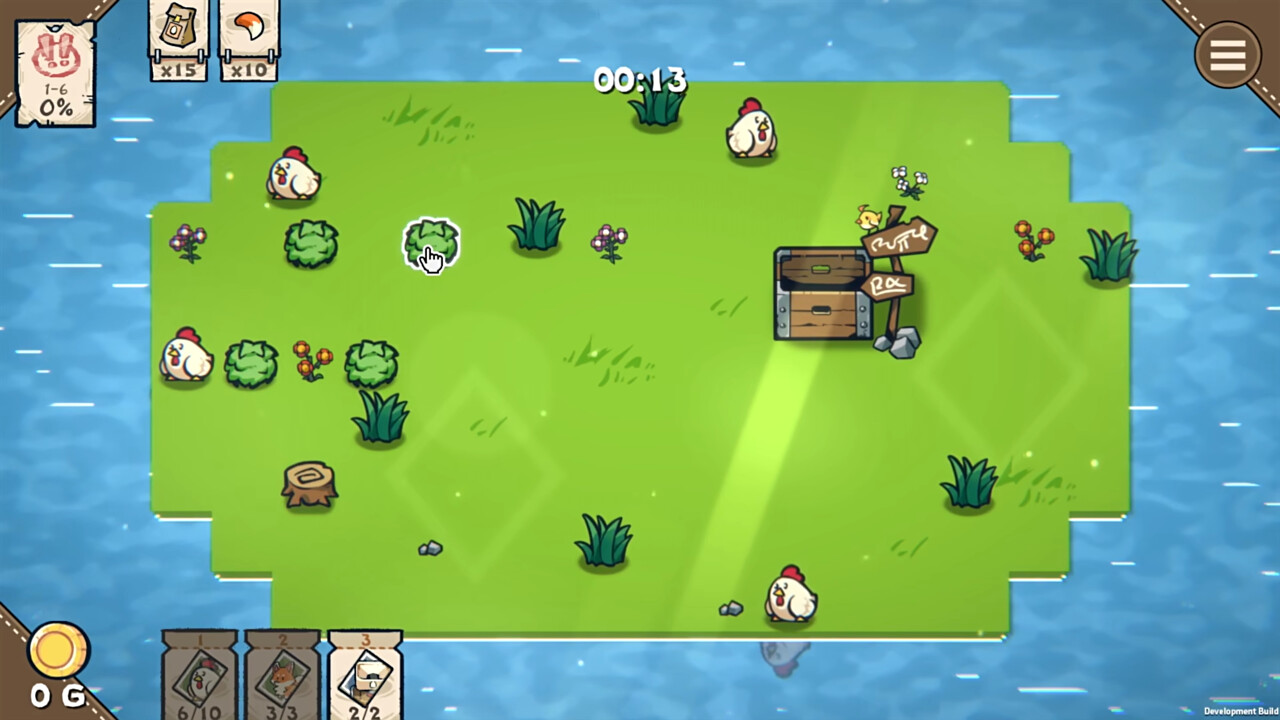The image size is (1280, 720).
Task: Select the rabbit stamp card showing 0%
Action: click(55, 70)
